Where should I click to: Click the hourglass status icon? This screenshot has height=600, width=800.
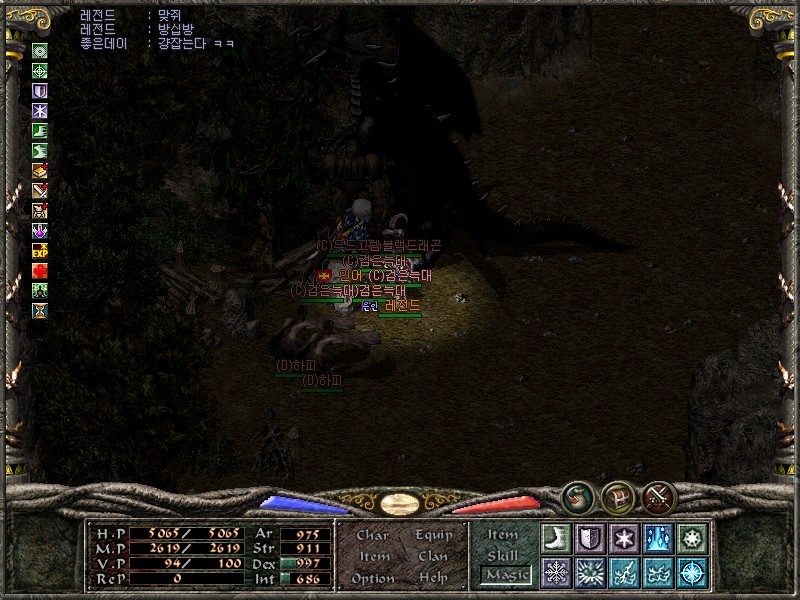pyautogui.click(x=40, y=310)
